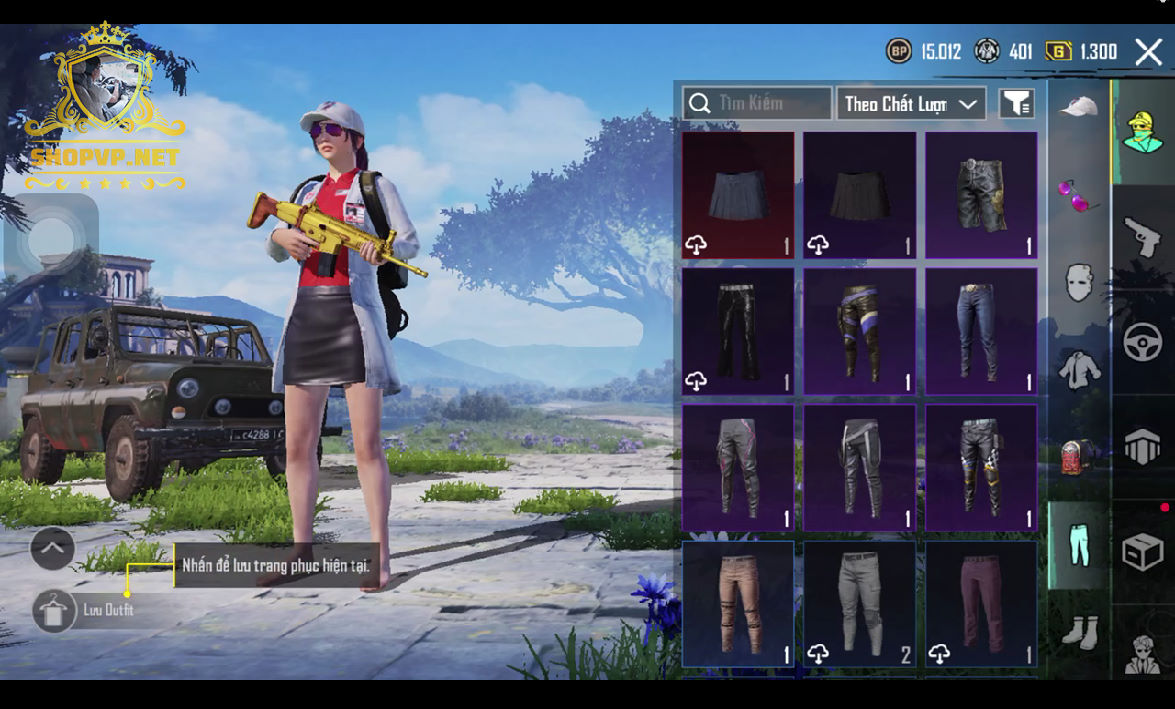Select the maroon pants
1175x709 pixels.
pos(981,604)
